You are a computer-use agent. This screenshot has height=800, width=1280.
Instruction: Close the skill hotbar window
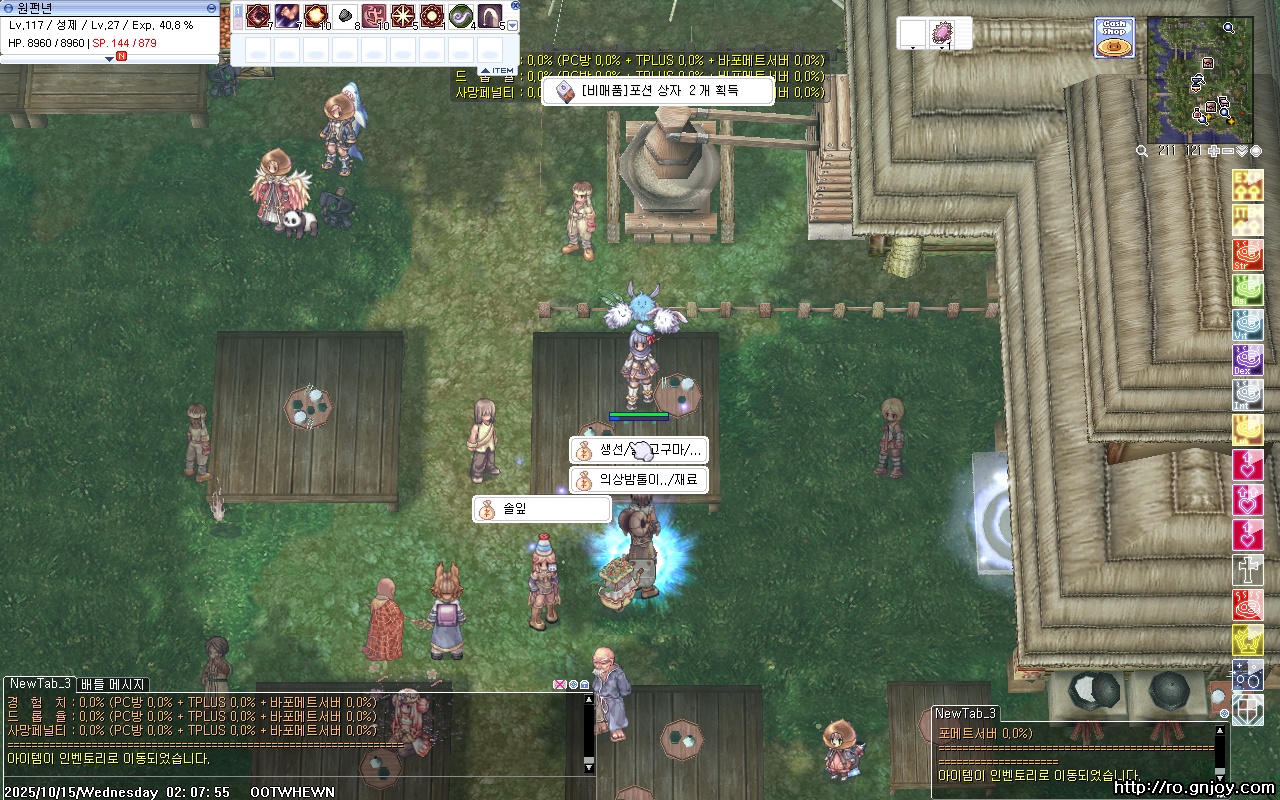click(515, 5)
